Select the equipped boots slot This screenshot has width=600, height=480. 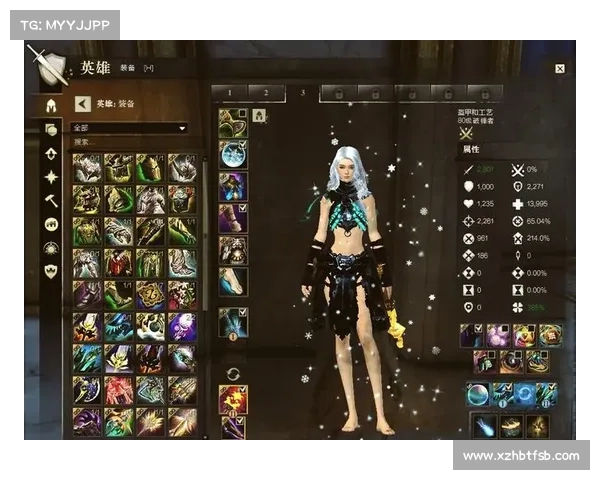pos(233,281)
